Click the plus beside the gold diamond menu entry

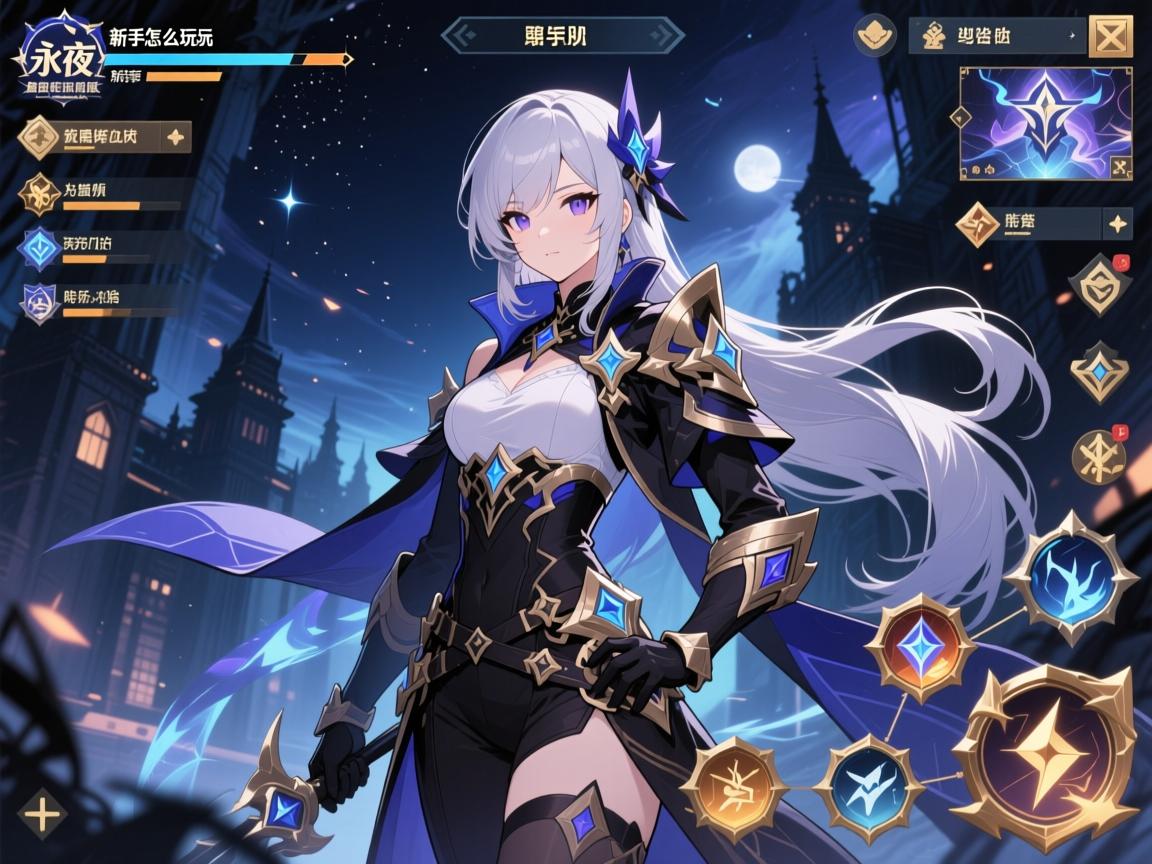174,137
